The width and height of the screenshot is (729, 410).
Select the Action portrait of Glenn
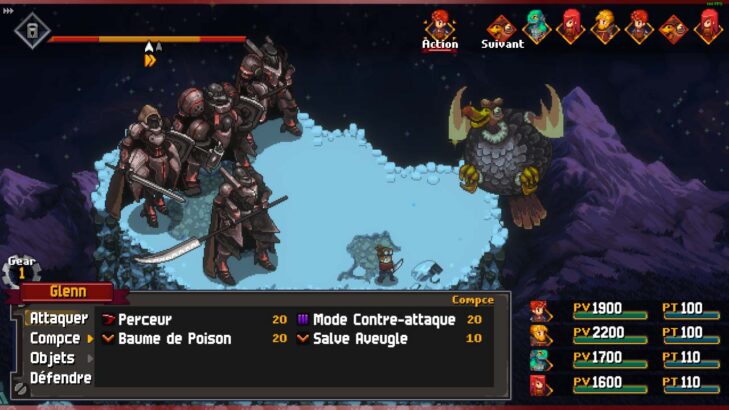point(440,25)
